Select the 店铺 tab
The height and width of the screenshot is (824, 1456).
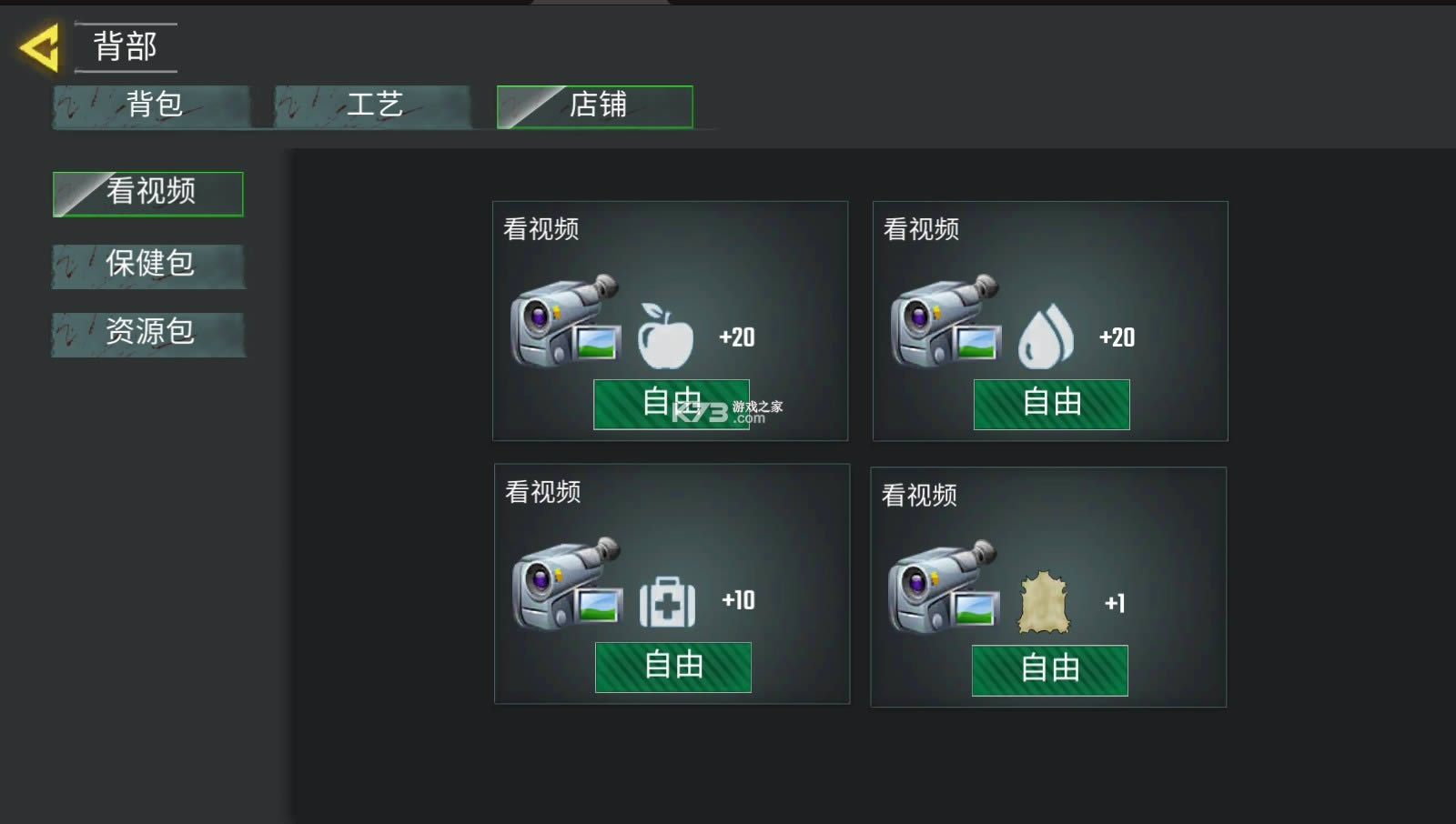(596, 106)
